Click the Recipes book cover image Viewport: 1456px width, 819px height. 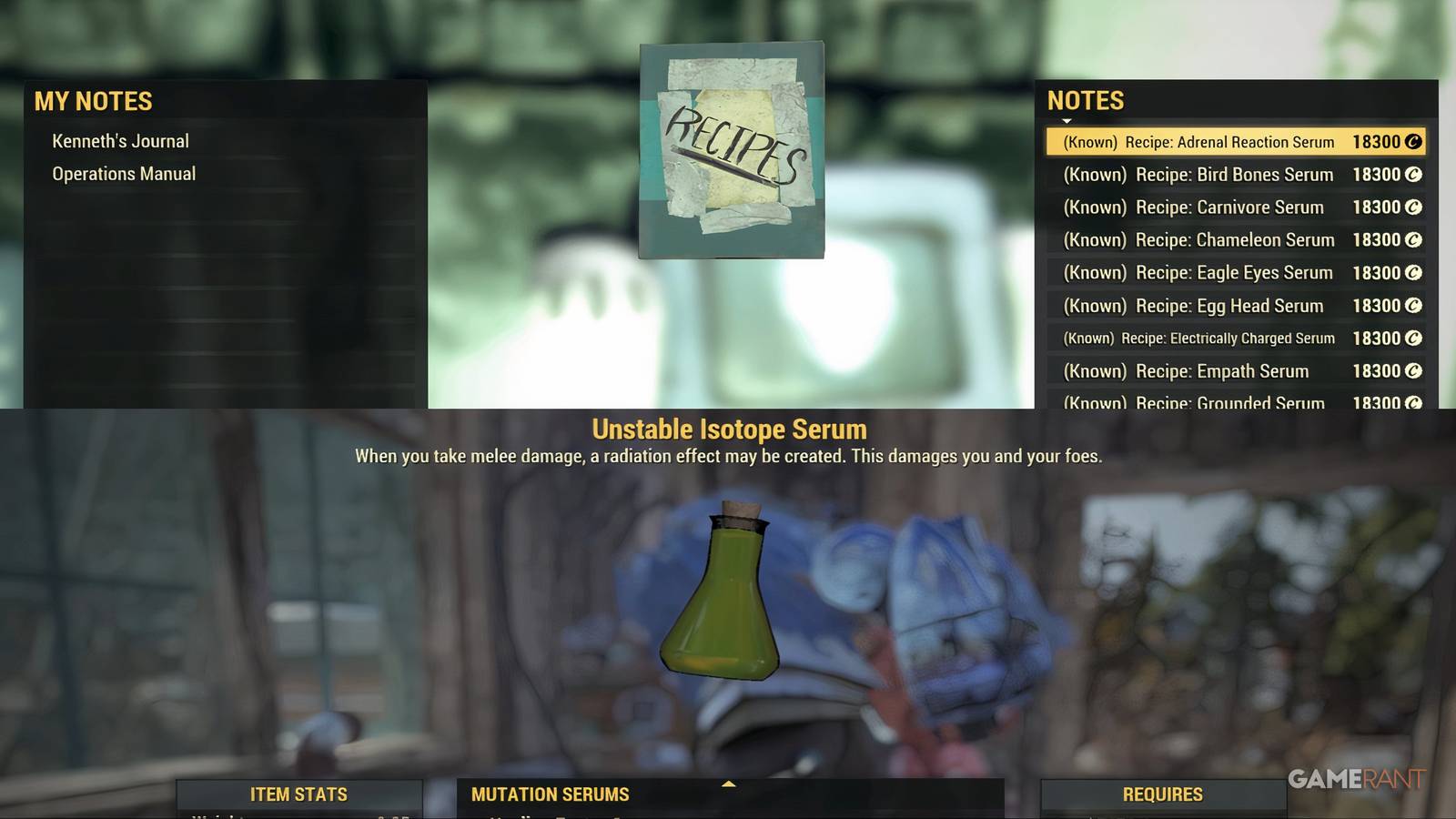[731, 150]
